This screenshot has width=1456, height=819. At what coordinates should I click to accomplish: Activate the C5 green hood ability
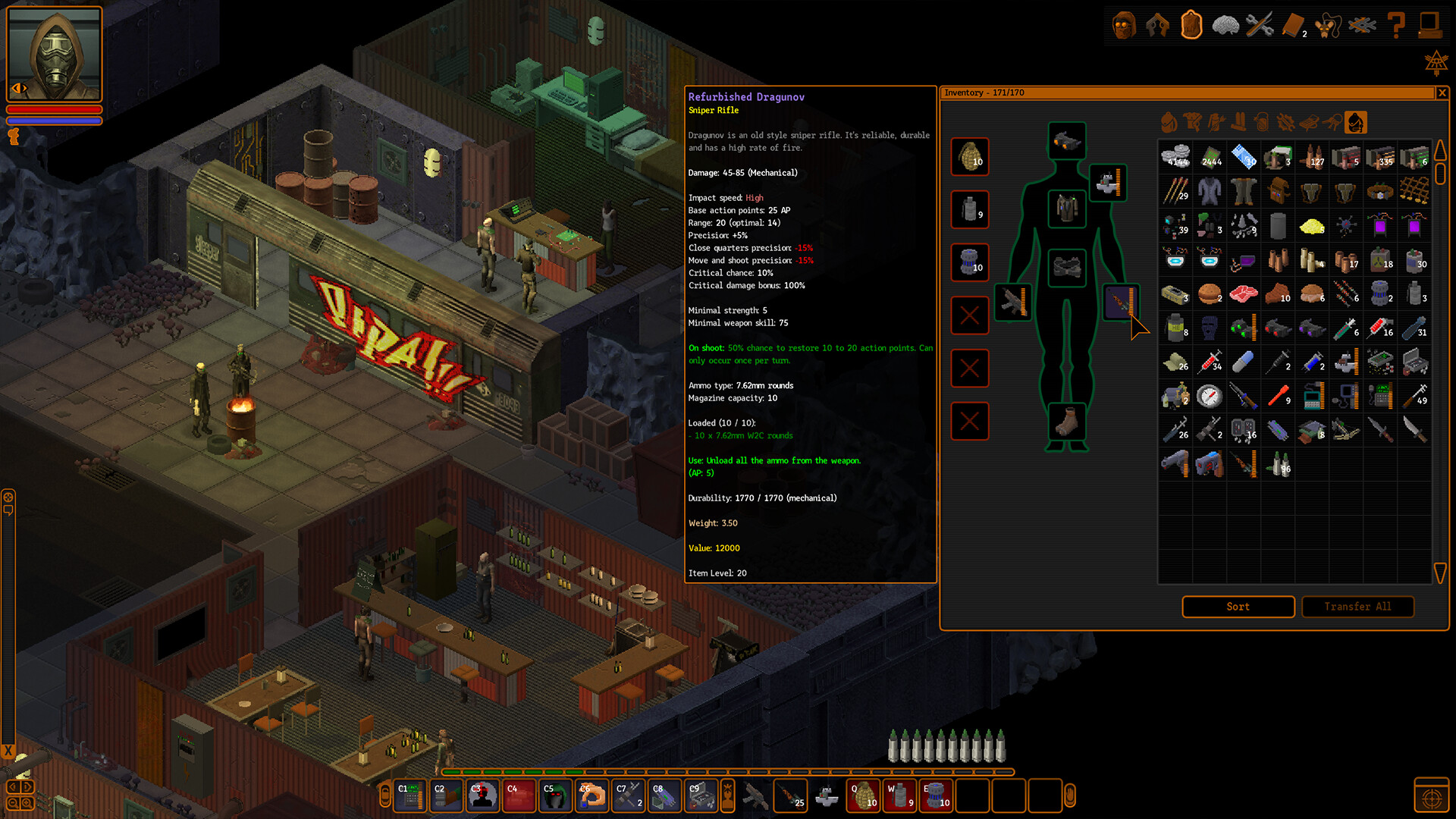[556, 796]
